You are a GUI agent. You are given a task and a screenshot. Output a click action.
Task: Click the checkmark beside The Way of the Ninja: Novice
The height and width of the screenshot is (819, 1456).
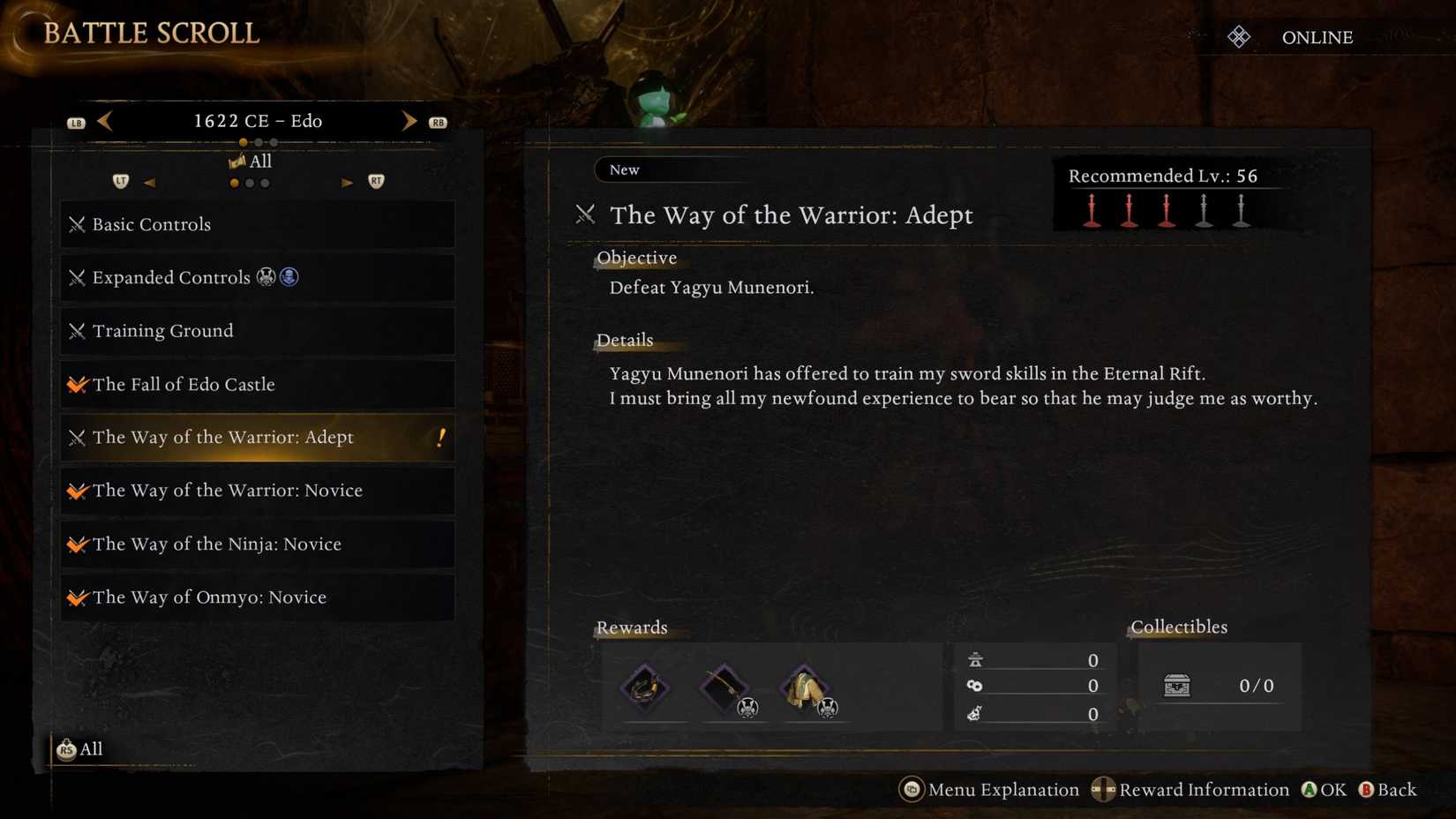(x=76, y=544)
